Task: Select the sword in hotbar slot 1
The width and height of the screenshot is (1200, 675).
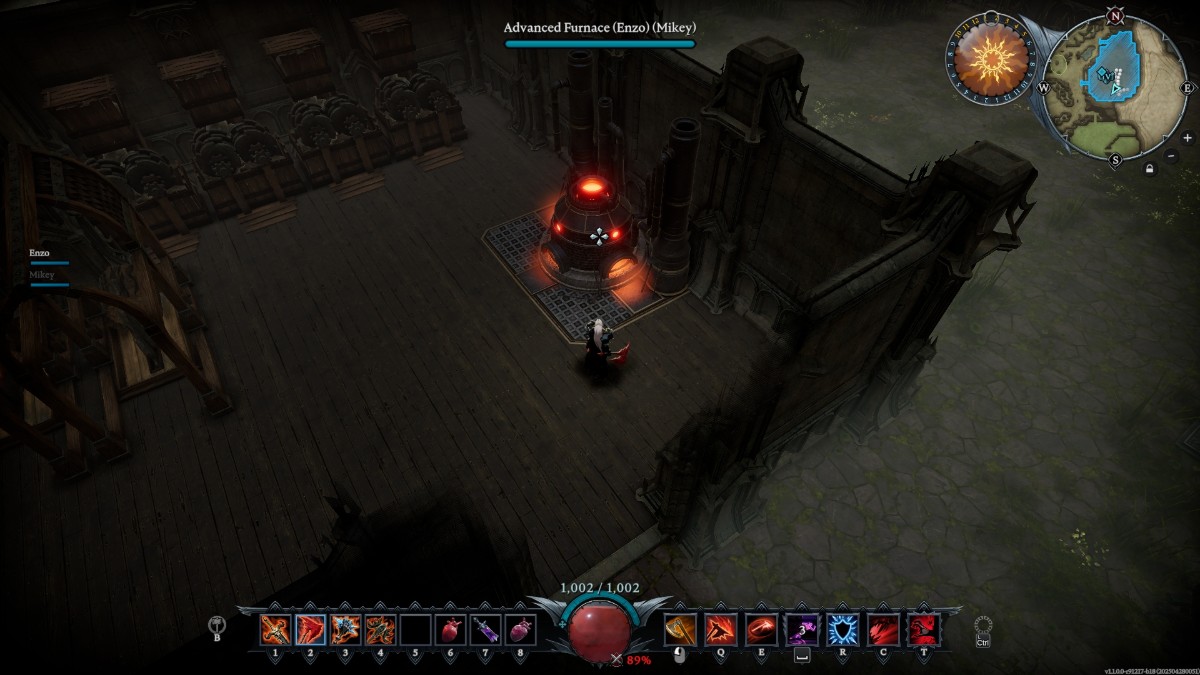Action: click(x=276, y=629)
